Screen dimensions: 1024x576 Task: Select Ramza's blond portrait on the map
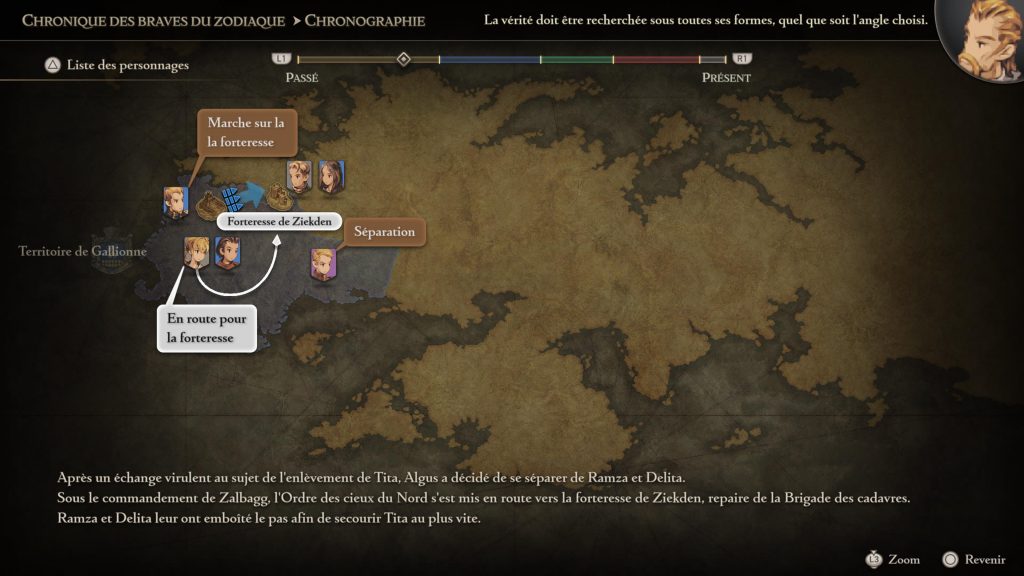click(195, 253)
